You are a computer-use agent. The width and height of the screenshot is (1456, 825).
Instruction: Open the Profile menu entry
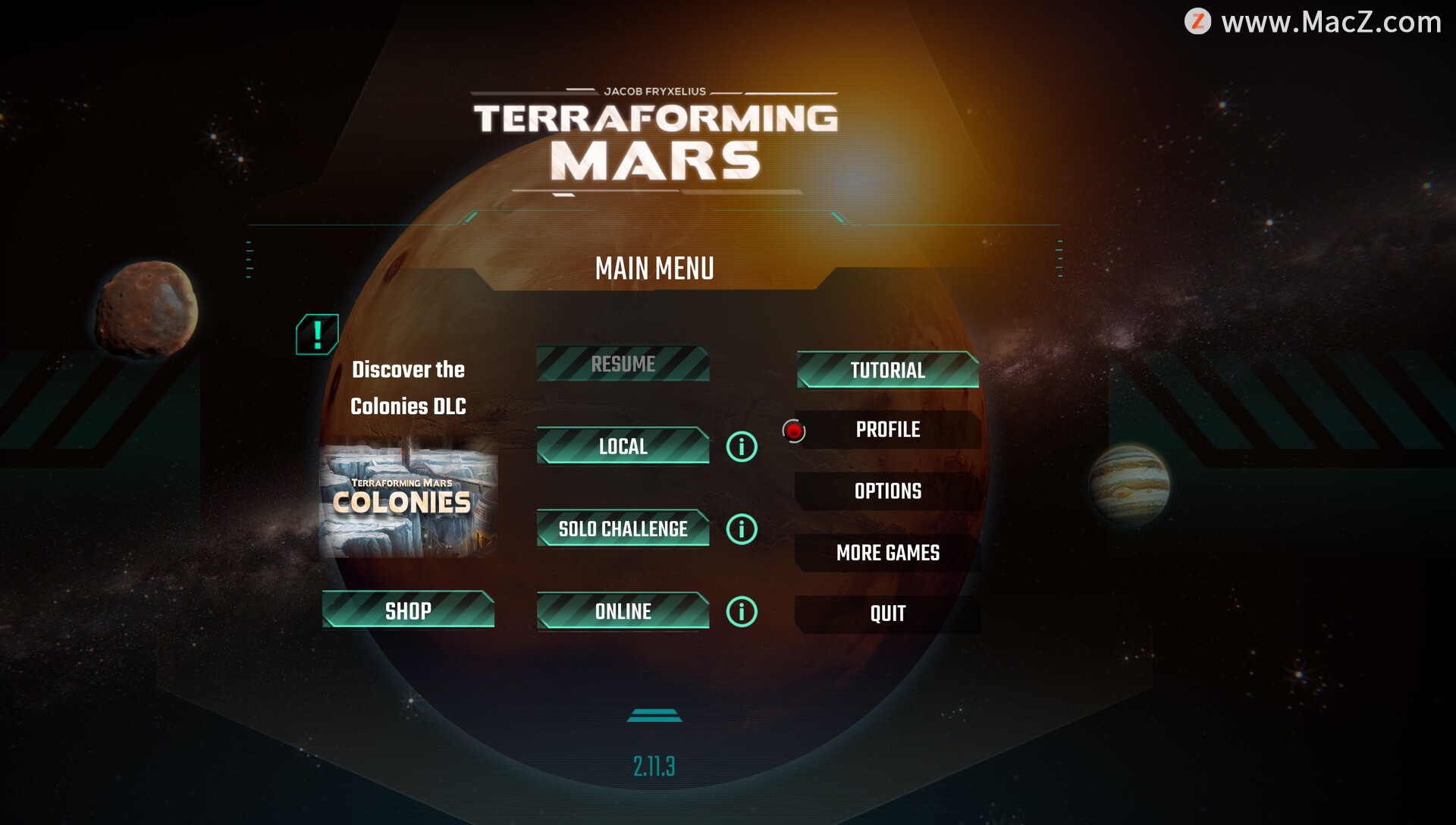click(887, 430)
